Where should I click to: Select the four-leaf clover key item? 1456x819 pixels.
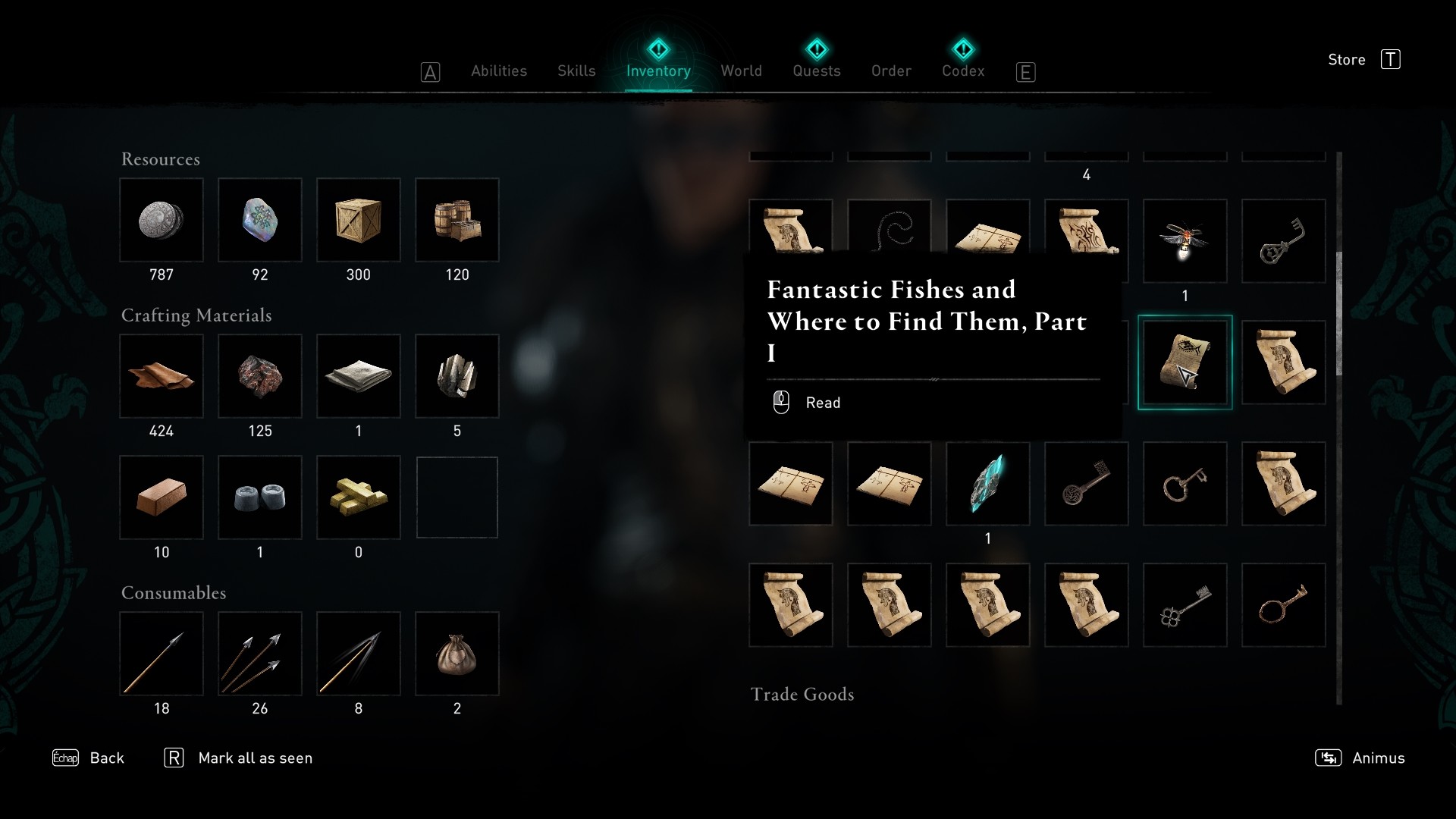1185,604
